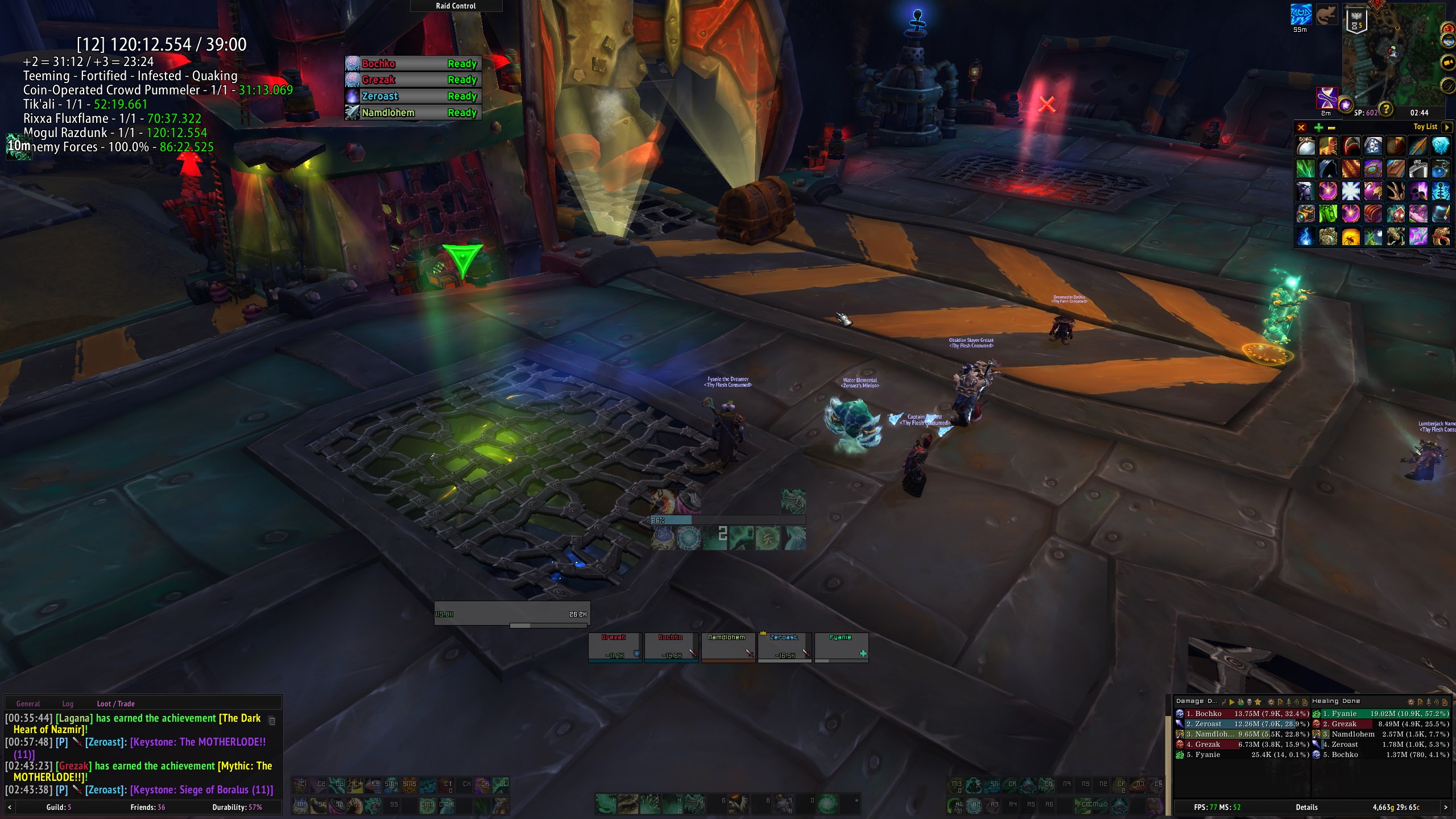Open the Guild members data text
The height and width of the screenshot is (819, 1456).
59,807
